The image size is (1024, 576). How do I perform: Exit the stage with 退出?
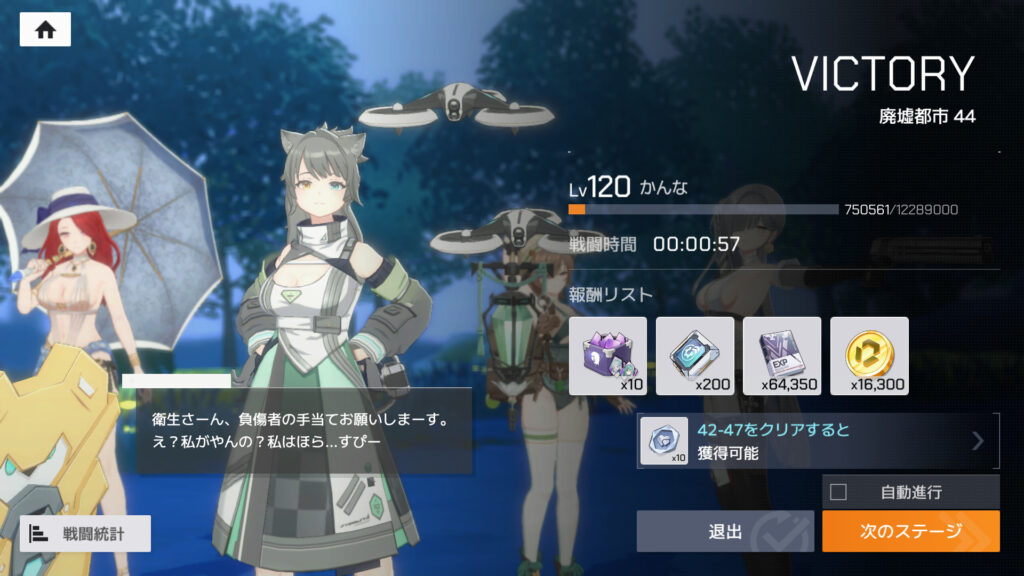pos(725,532)
